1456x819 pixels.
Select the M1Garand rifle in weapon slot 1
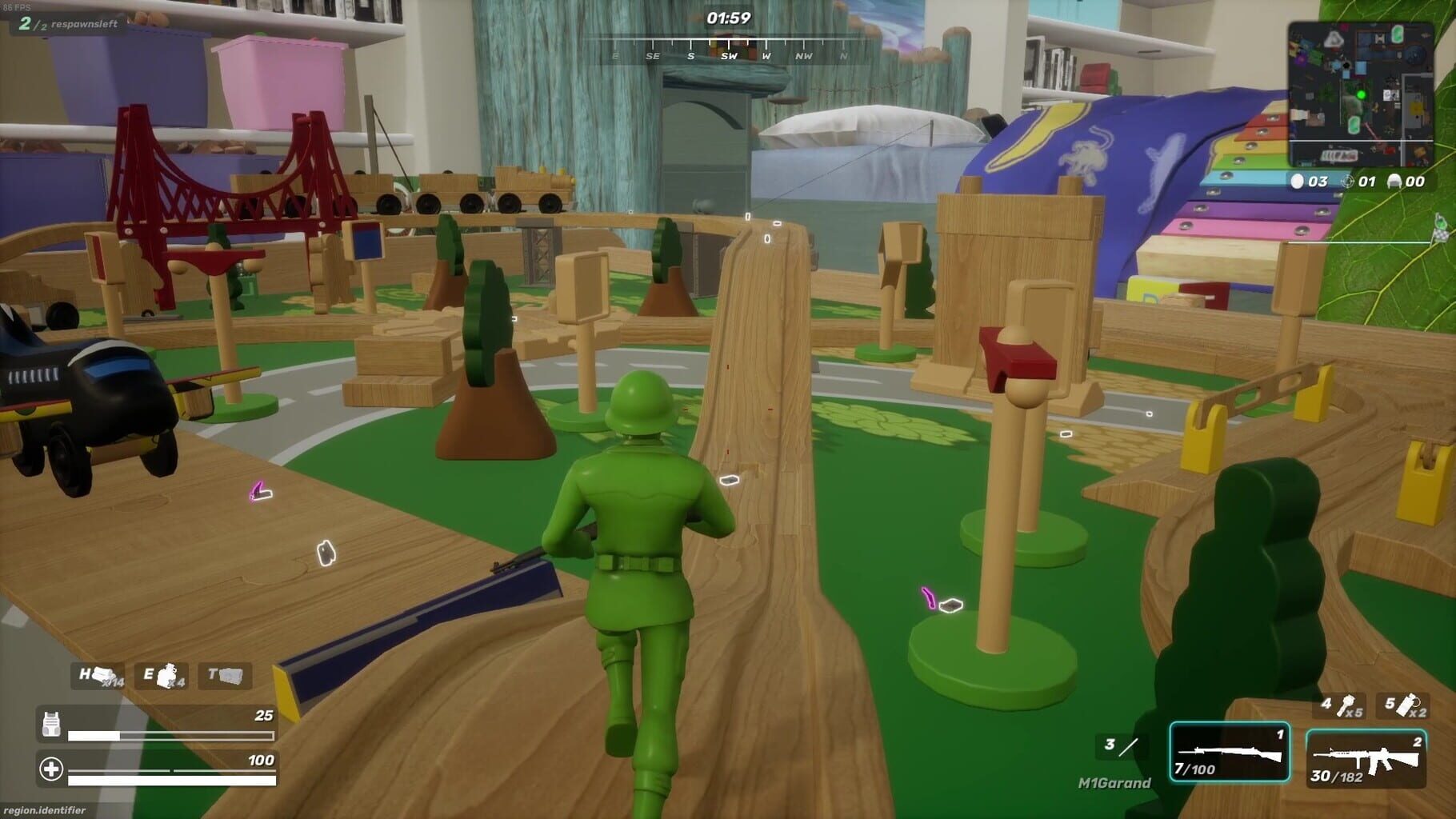(1230, 752)
